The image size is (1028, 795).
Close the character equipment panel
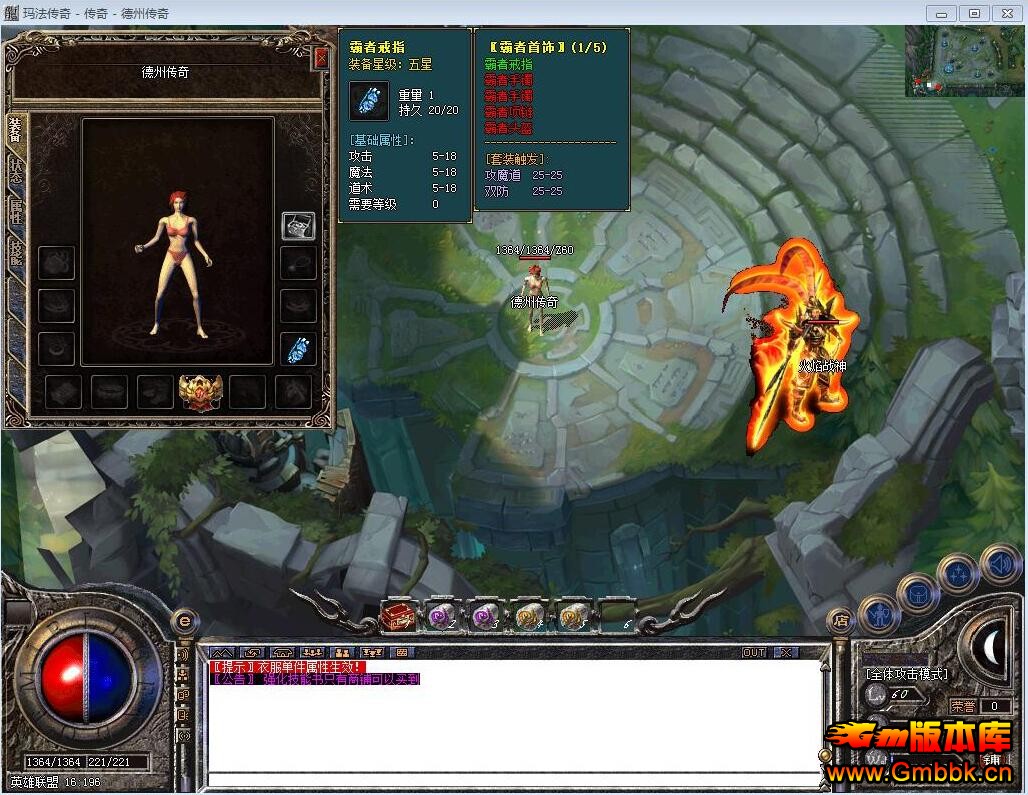click(x=320, y=58)
